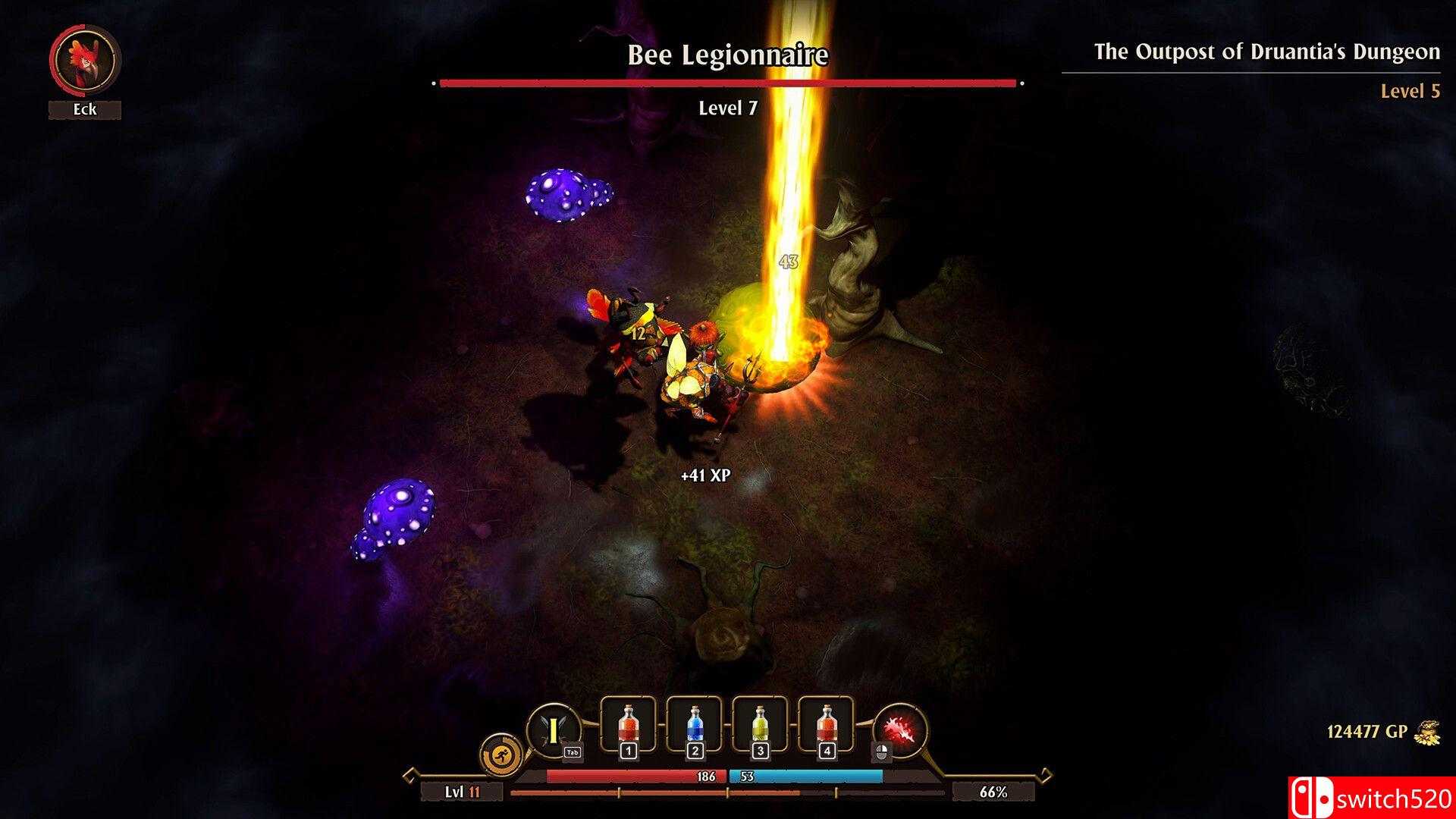The image size is (1456, 819).
Task: Use the red potion in slot 4
Action: pos(826,724)
